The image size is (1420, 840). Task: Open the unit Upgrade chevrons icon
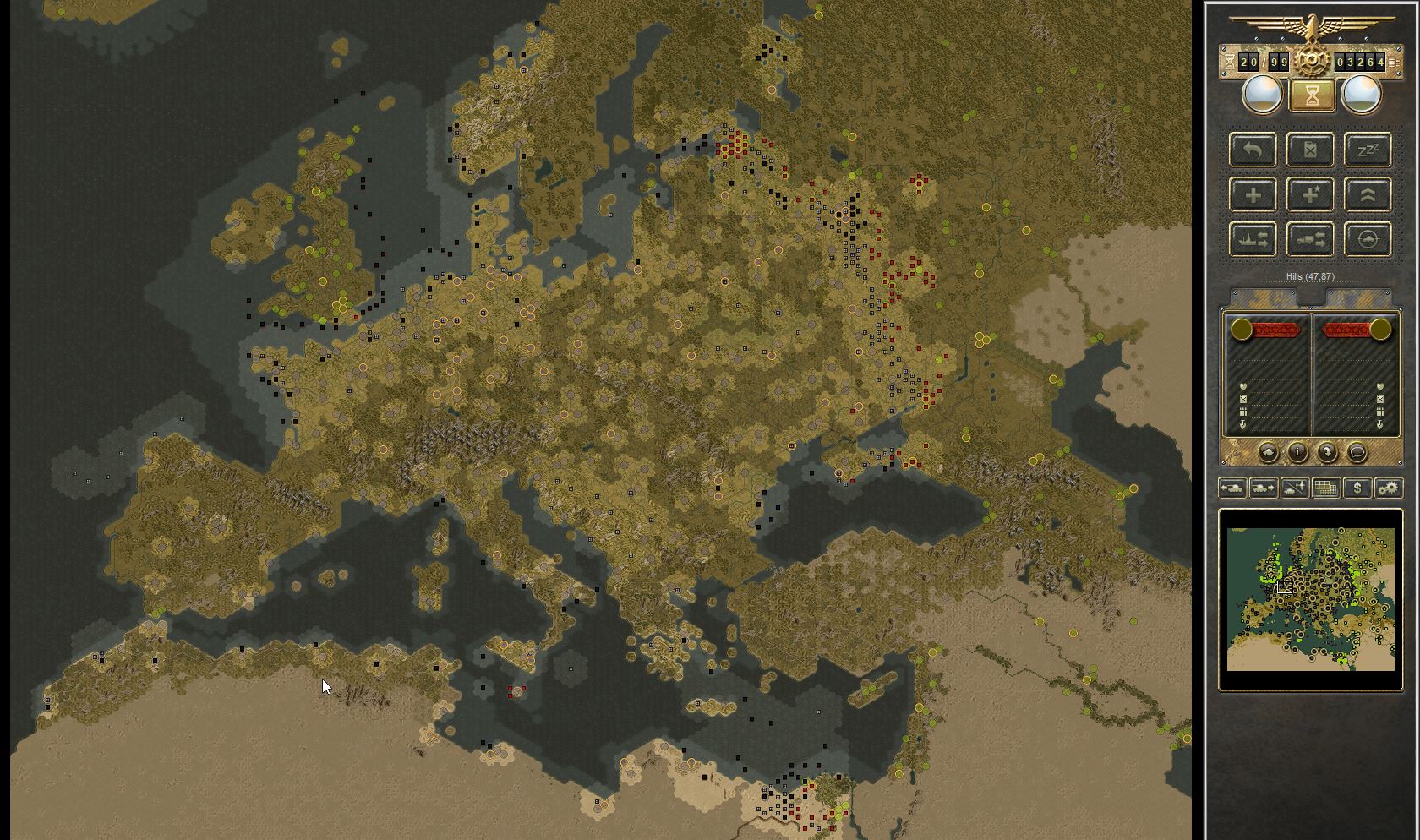(1368, 194)
